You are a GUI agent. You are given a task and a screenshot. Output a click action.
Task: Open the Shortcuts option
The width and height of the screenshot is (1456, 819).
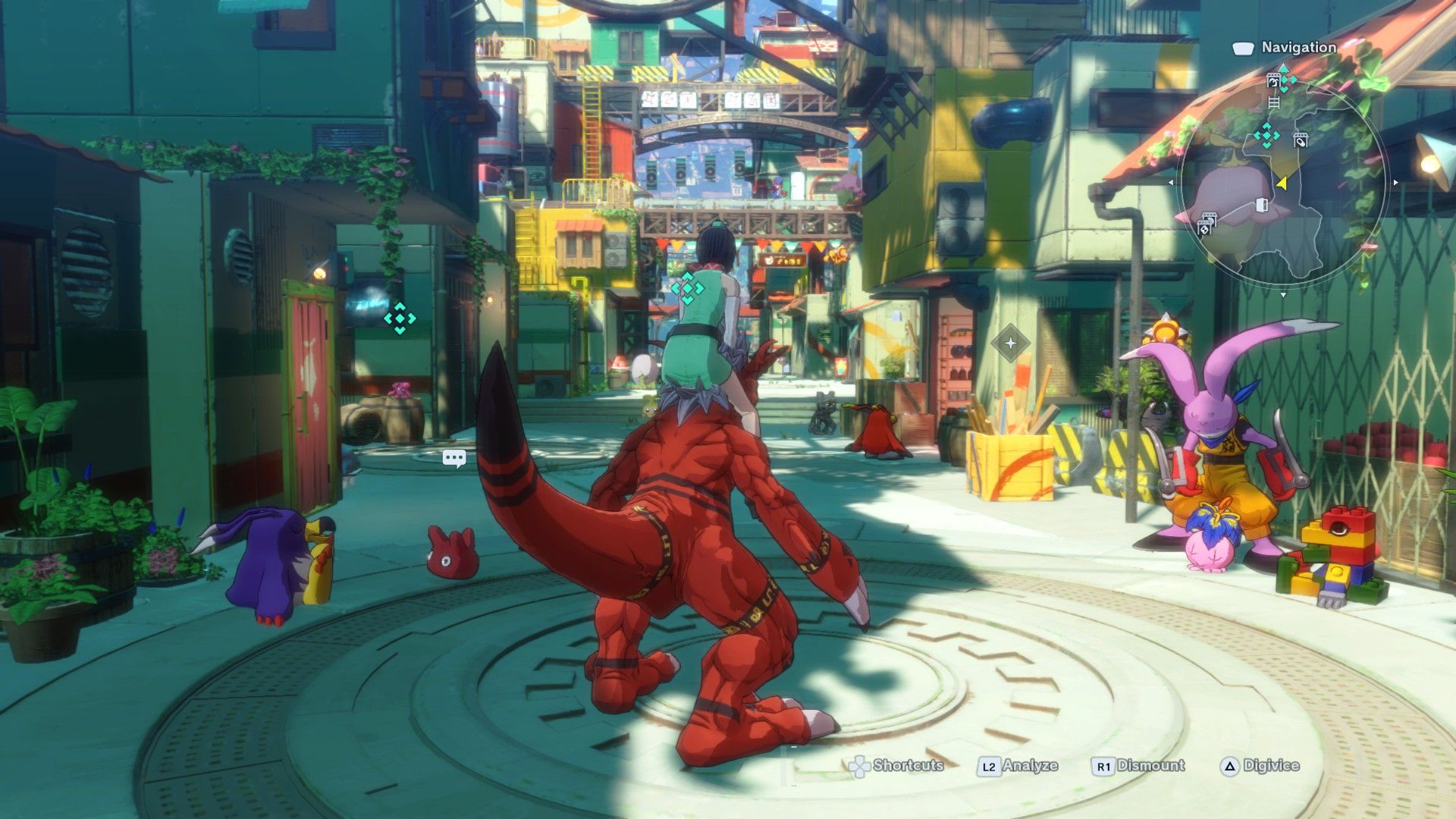(x=896, y=766)
